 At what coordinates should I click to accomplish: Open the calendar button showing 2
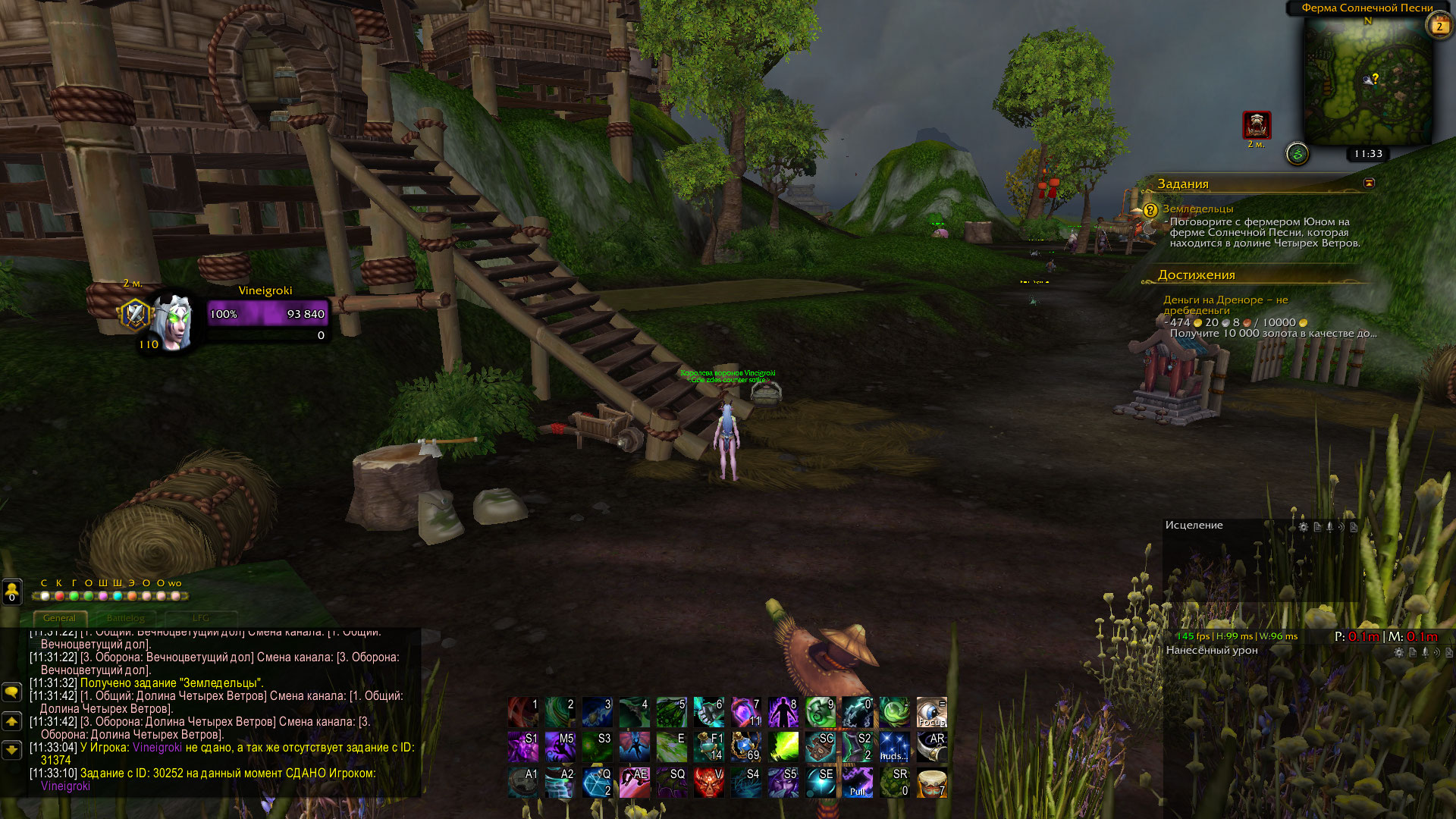pos(1439,27)
